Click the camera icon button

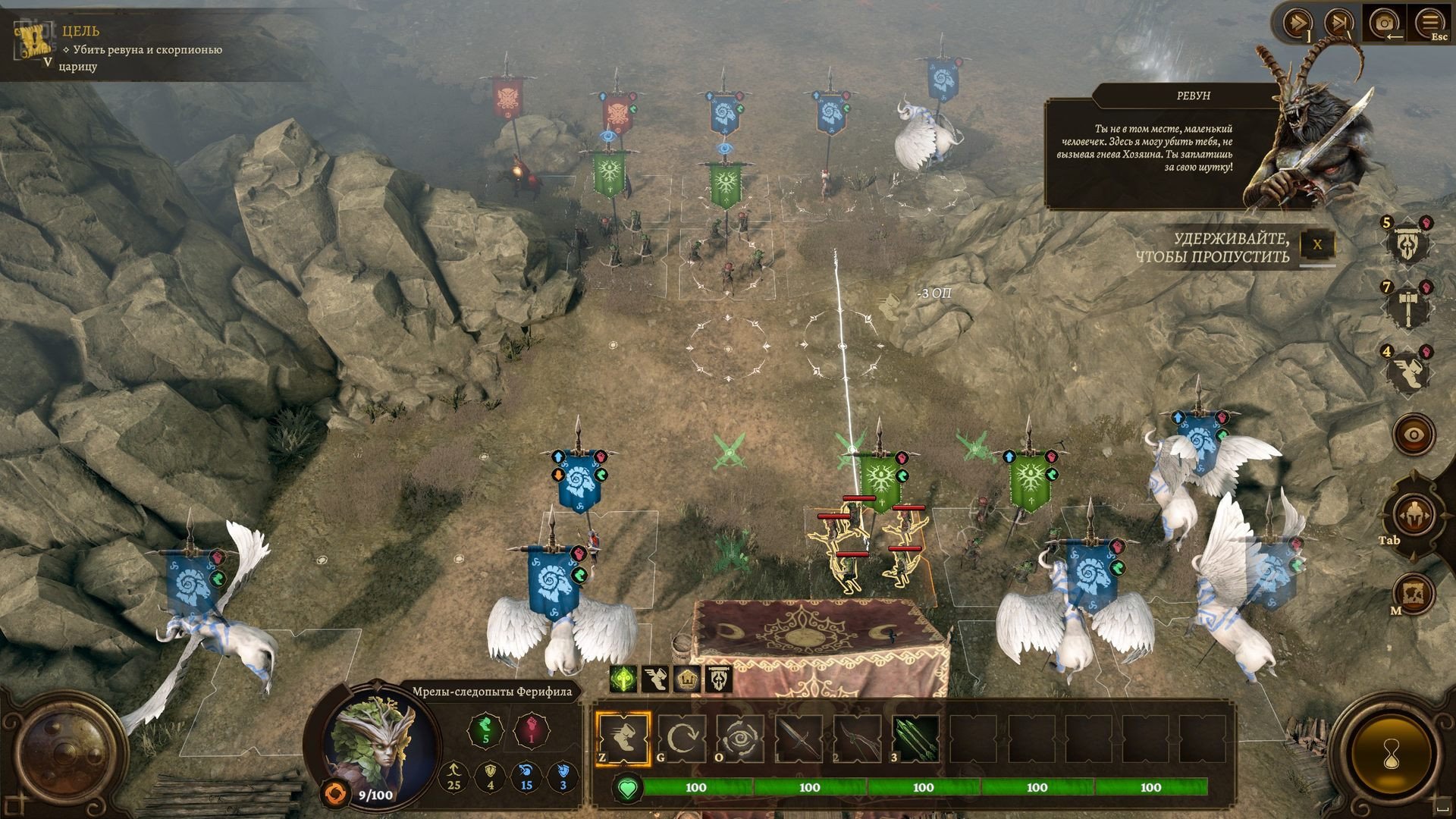pos(1385,24)
